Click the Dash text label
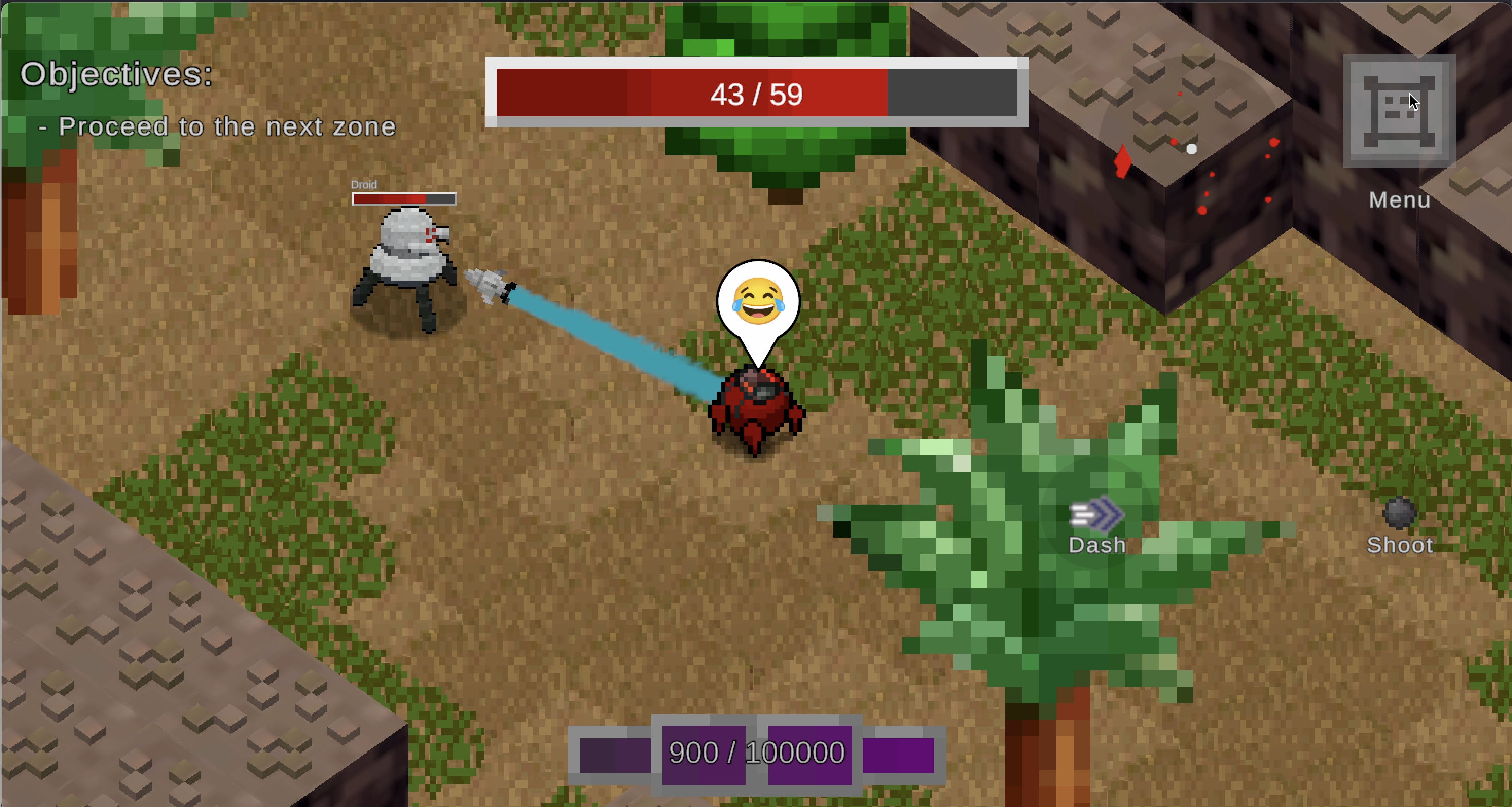The image size is (1512, 807). [x=1096, y=545]
